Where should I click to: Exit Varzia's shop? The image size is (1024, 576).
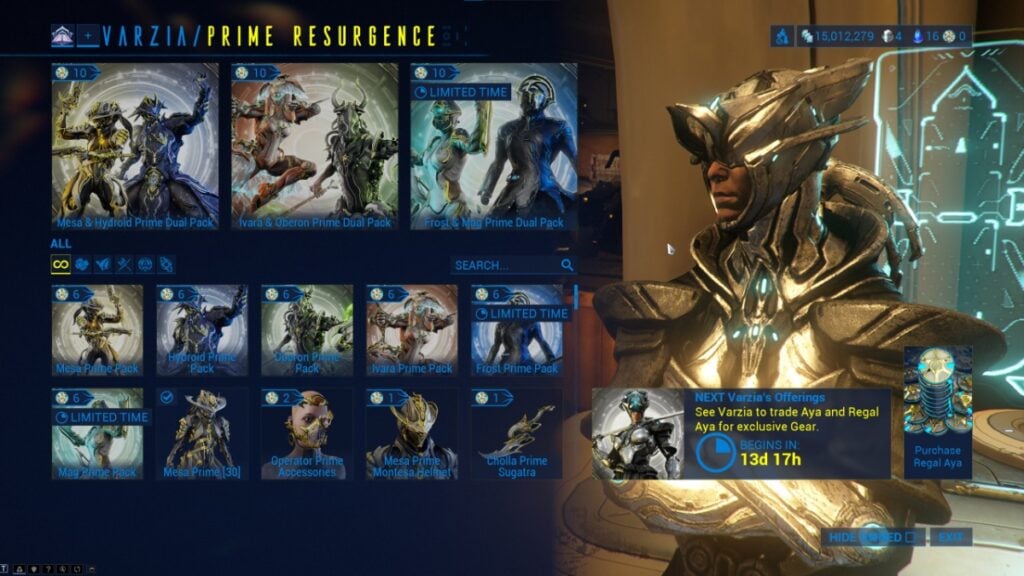[950, 538]
